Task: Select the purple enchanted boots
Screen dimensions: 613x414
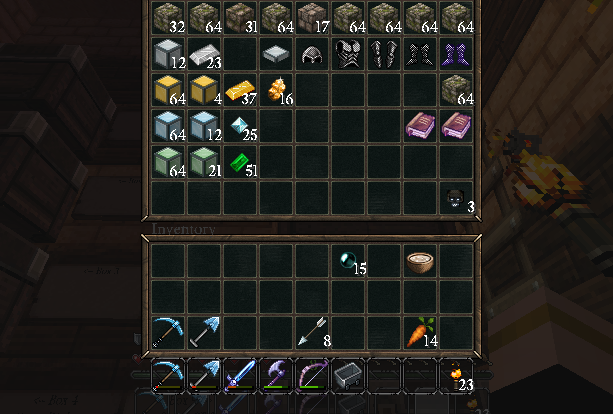Action: tap(456, 55)
